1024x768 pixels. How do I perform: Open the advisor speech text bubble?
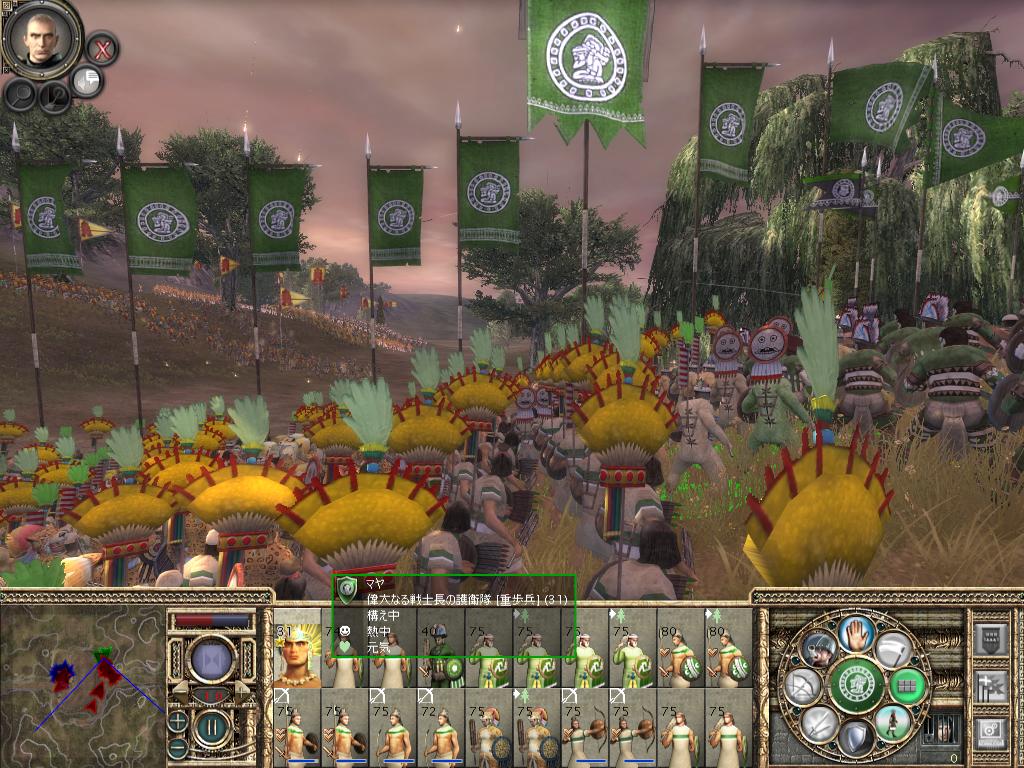click(87, 82)
